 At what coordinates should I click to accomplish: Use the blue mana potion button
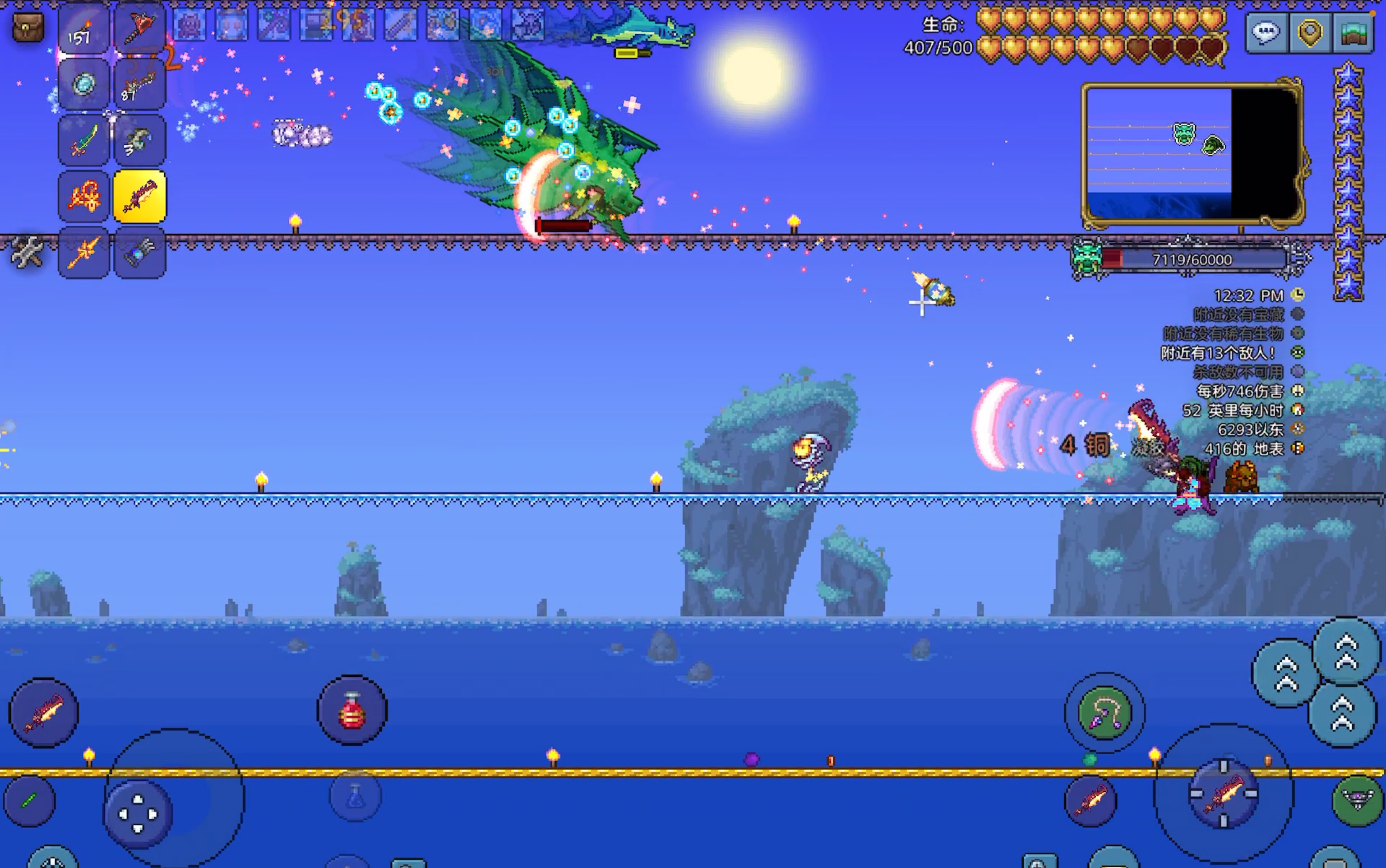[355, 797]
